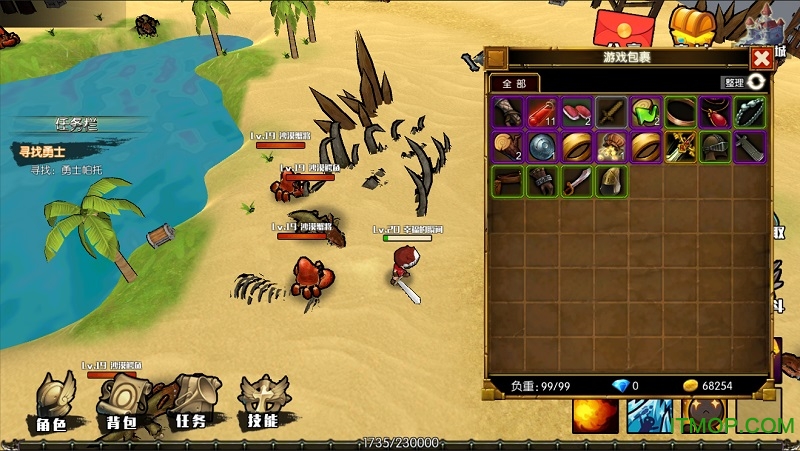Select the ornate golden sword slot

coord(680,147)
